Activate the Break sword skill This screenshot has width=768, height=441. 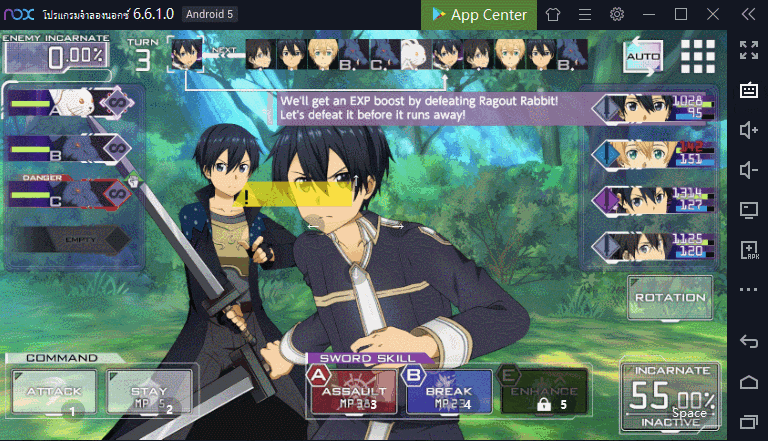pos(448,391)
